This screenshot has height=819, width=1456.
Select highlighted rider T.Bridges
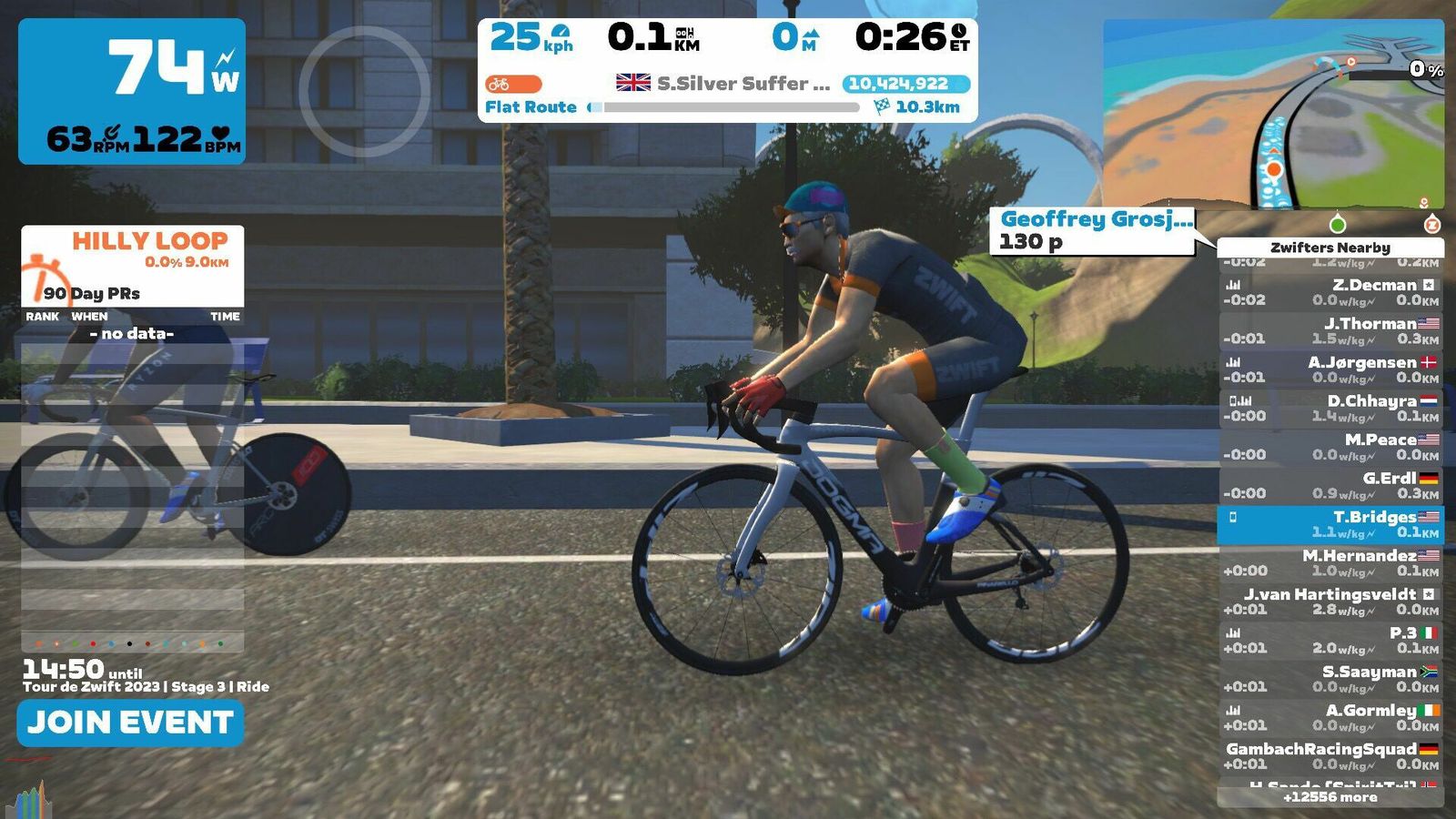point(1330,524)
